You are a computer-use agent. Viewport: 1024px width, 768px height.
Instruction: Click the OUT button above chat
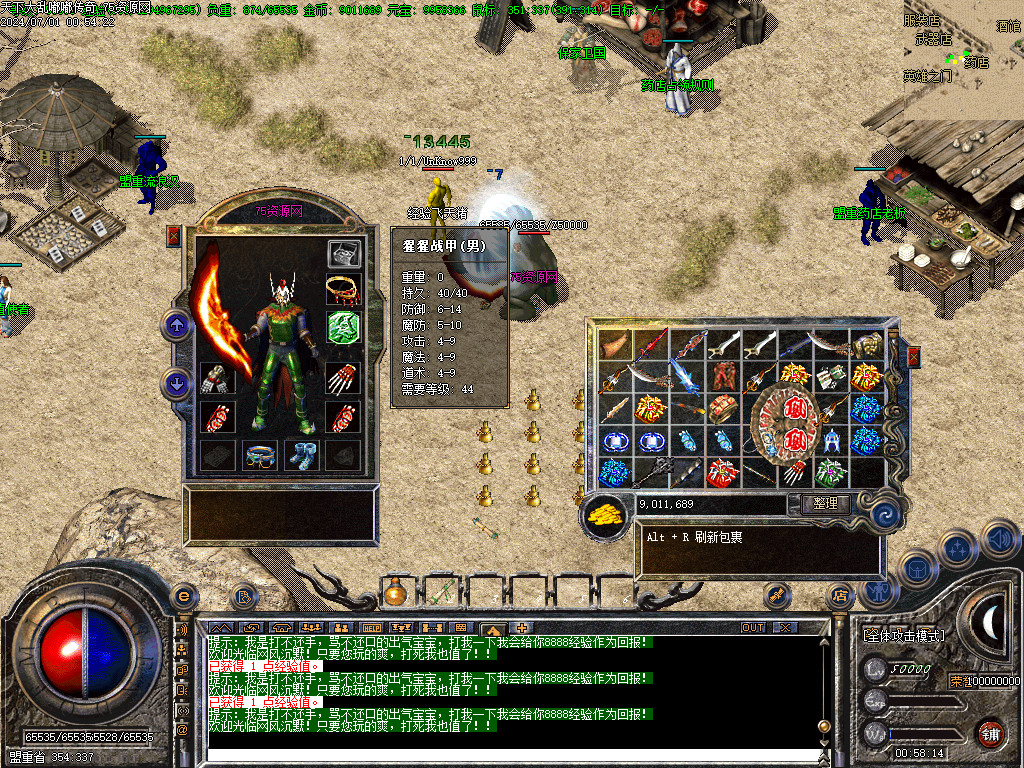tap(752, 628)
